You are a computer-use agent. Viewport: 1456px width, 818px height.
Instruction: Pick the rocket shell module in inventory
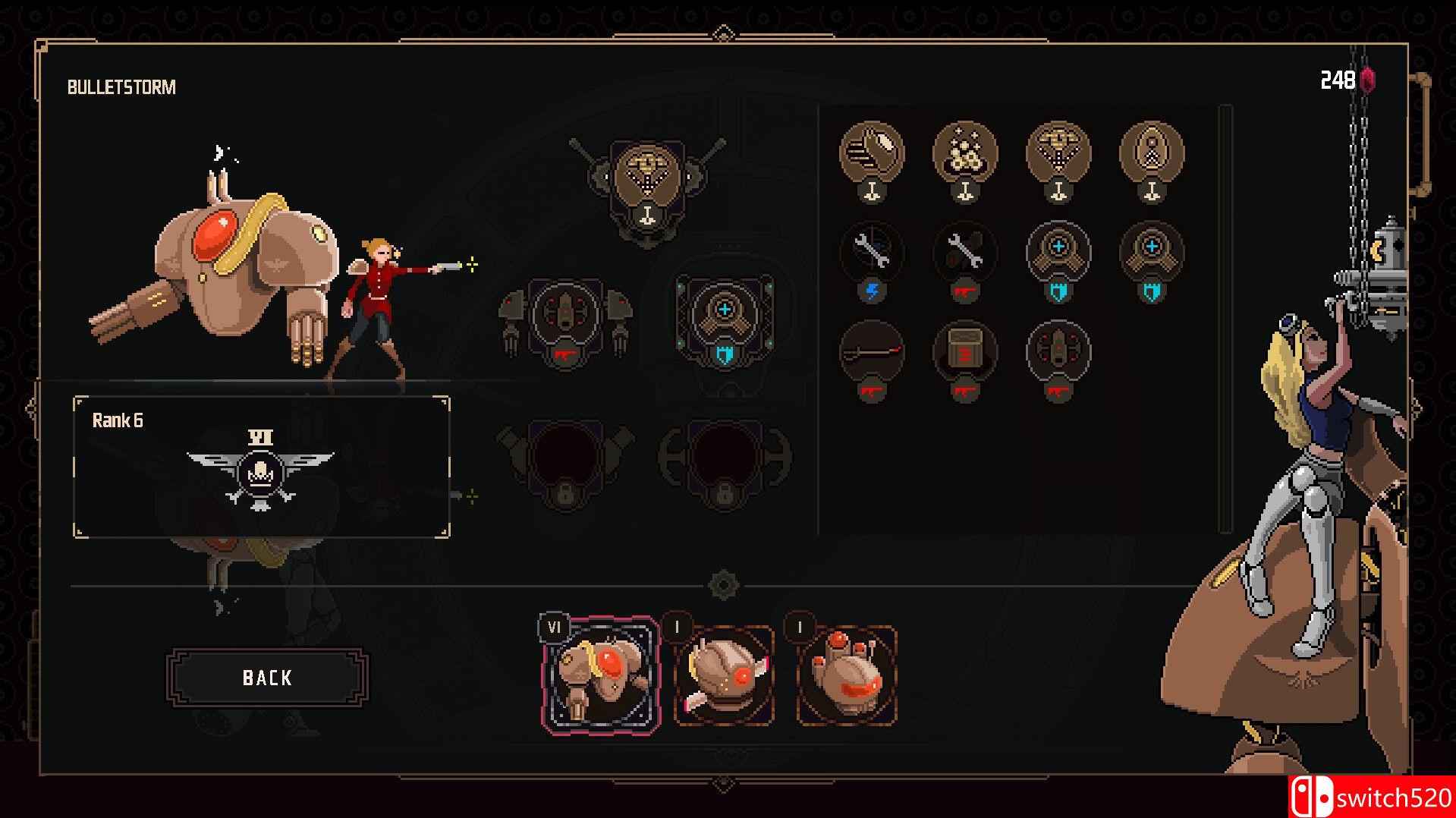tap(1152, 154)
